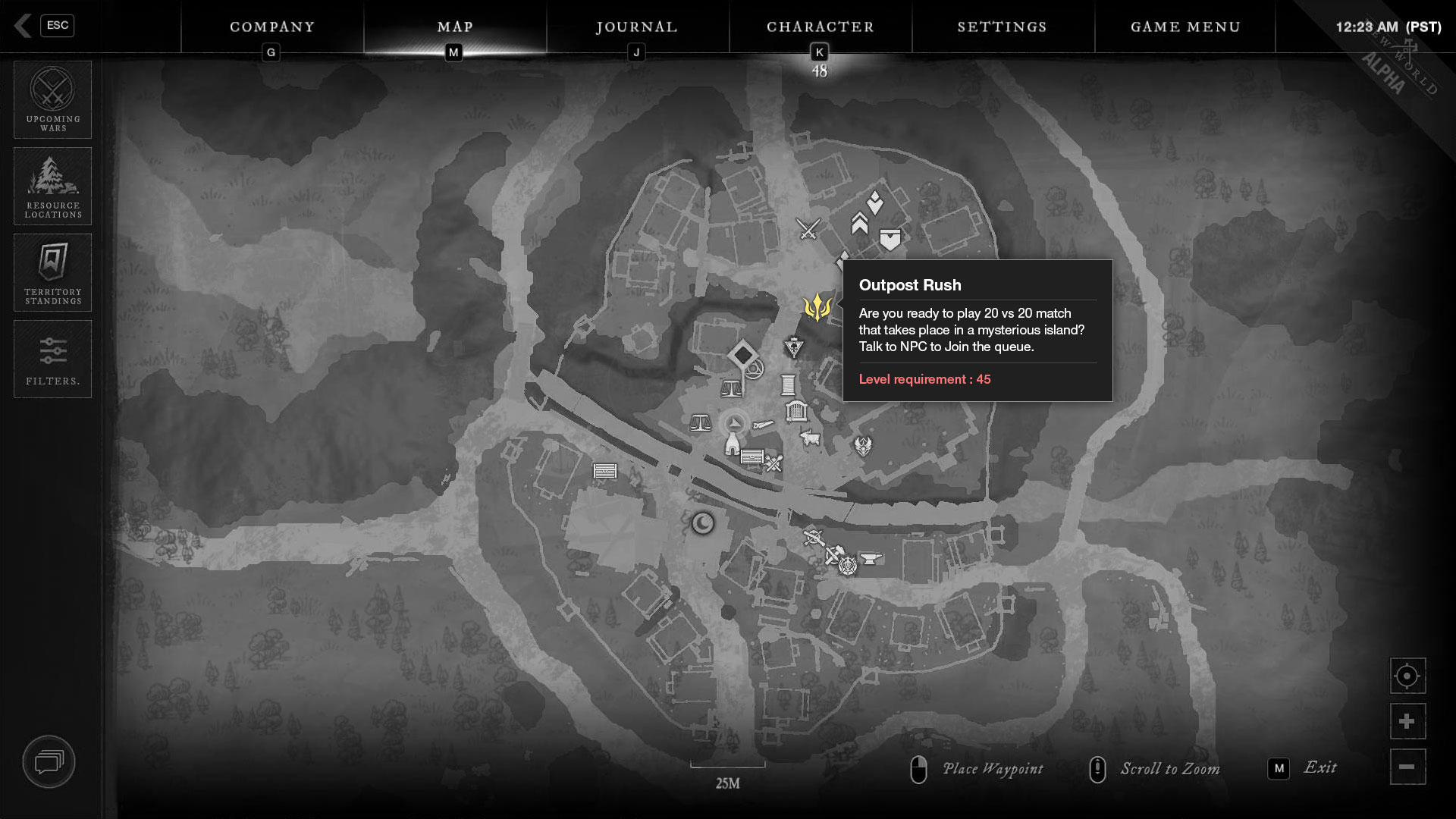Screen dimensions: 1456x819
Task: Open the map Filters
Action: tap(52, 359)
